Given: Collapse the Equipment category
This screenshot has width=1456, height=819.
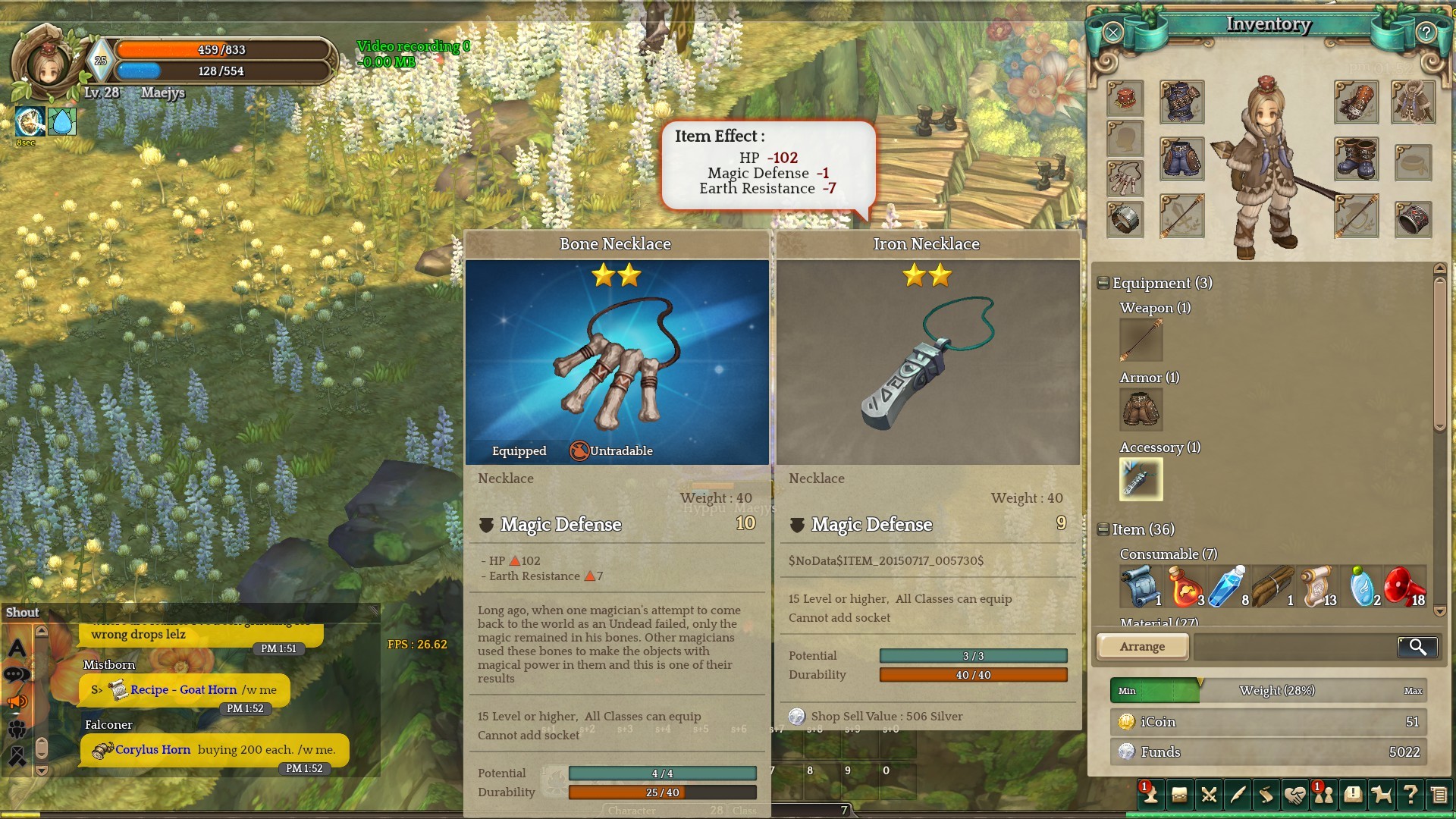Looking at the screenshot, I should click(1103, 284).
